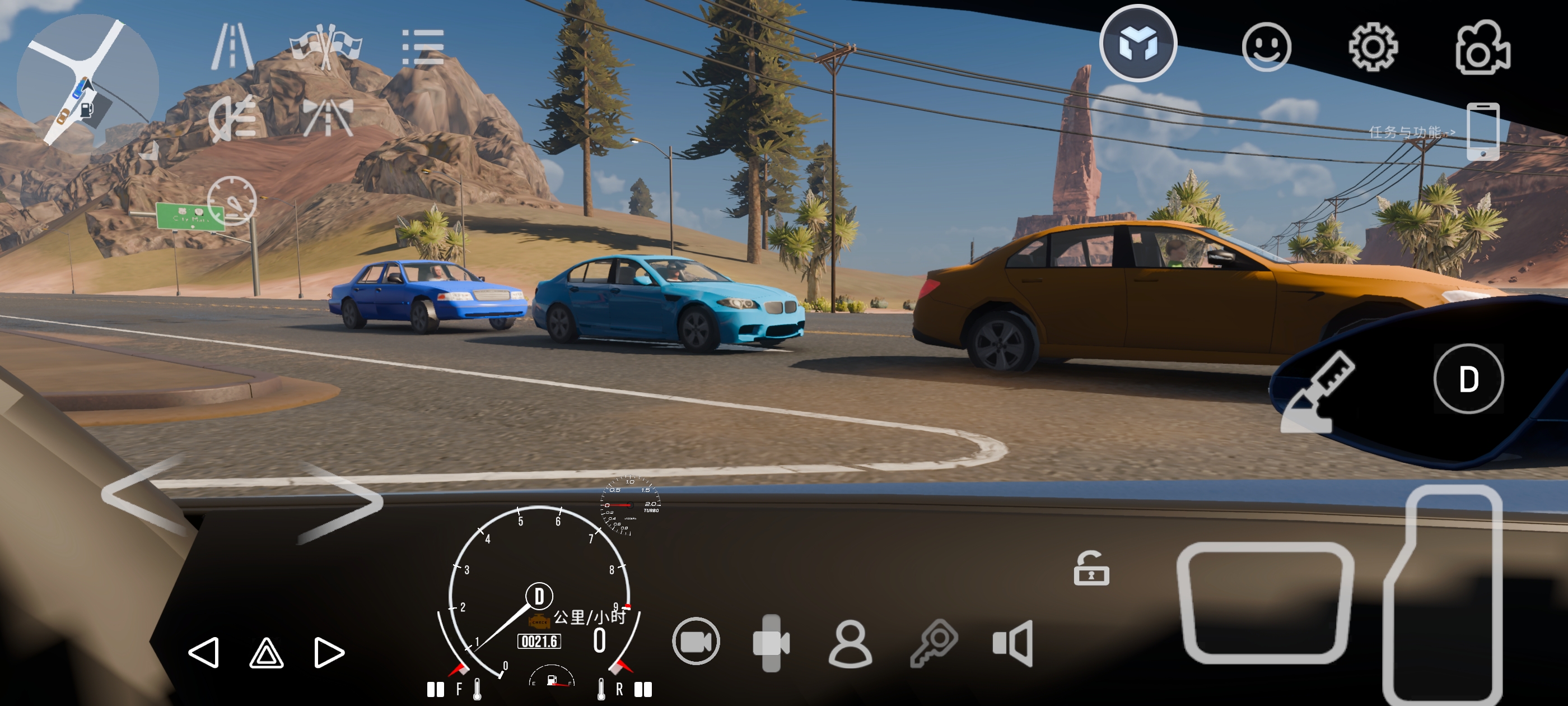Open the phone for missions and functions

(1482, 131)
